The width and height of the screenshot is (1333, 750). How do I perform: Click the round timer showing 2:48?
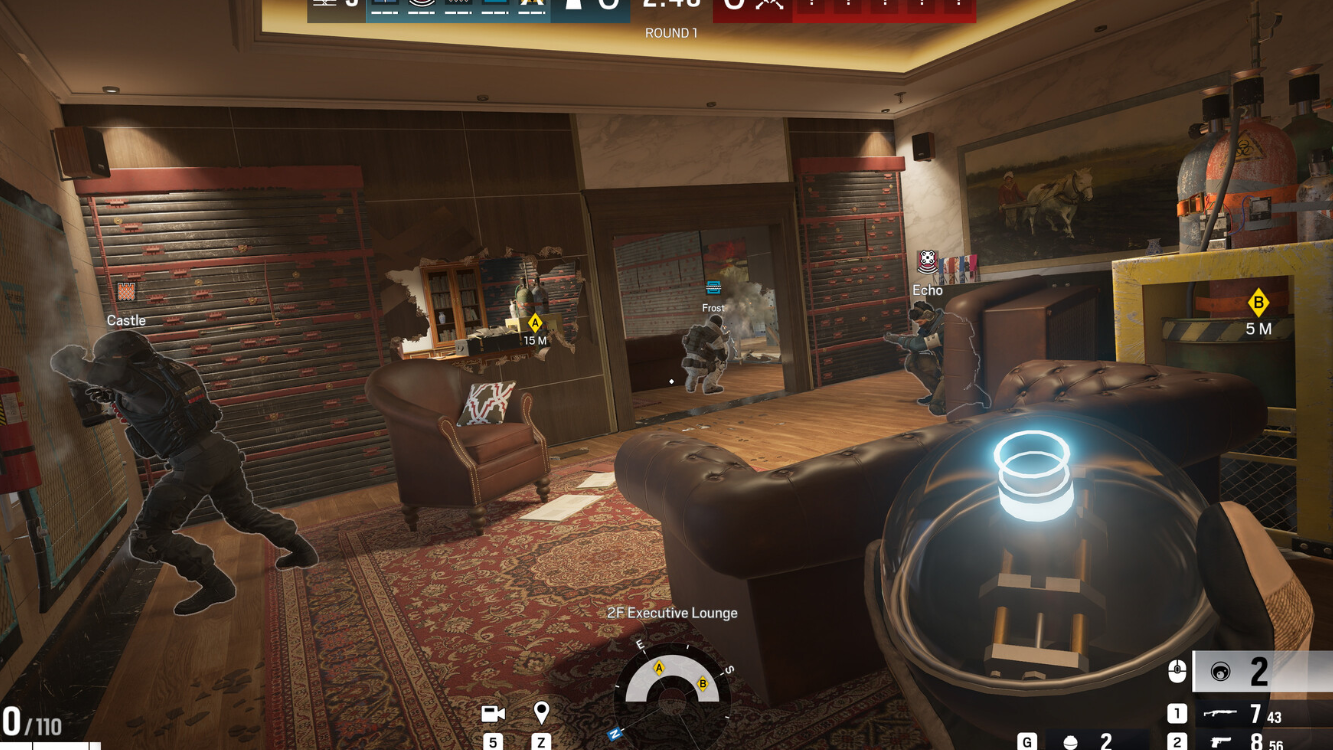(x=670, y=6)
